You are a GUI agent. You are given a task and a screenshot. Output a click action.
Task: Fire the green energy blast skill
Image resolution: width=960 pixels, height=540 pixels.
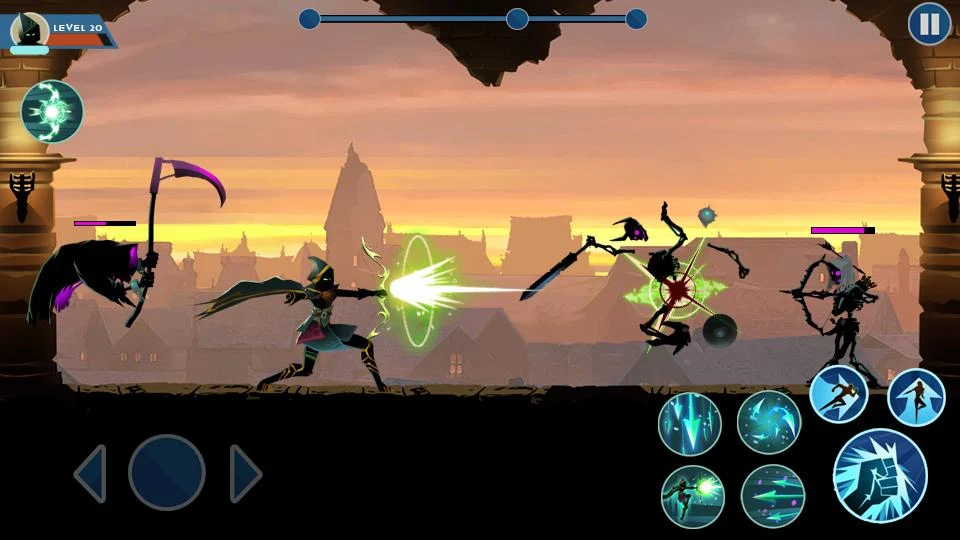click(x=692, y=496)
